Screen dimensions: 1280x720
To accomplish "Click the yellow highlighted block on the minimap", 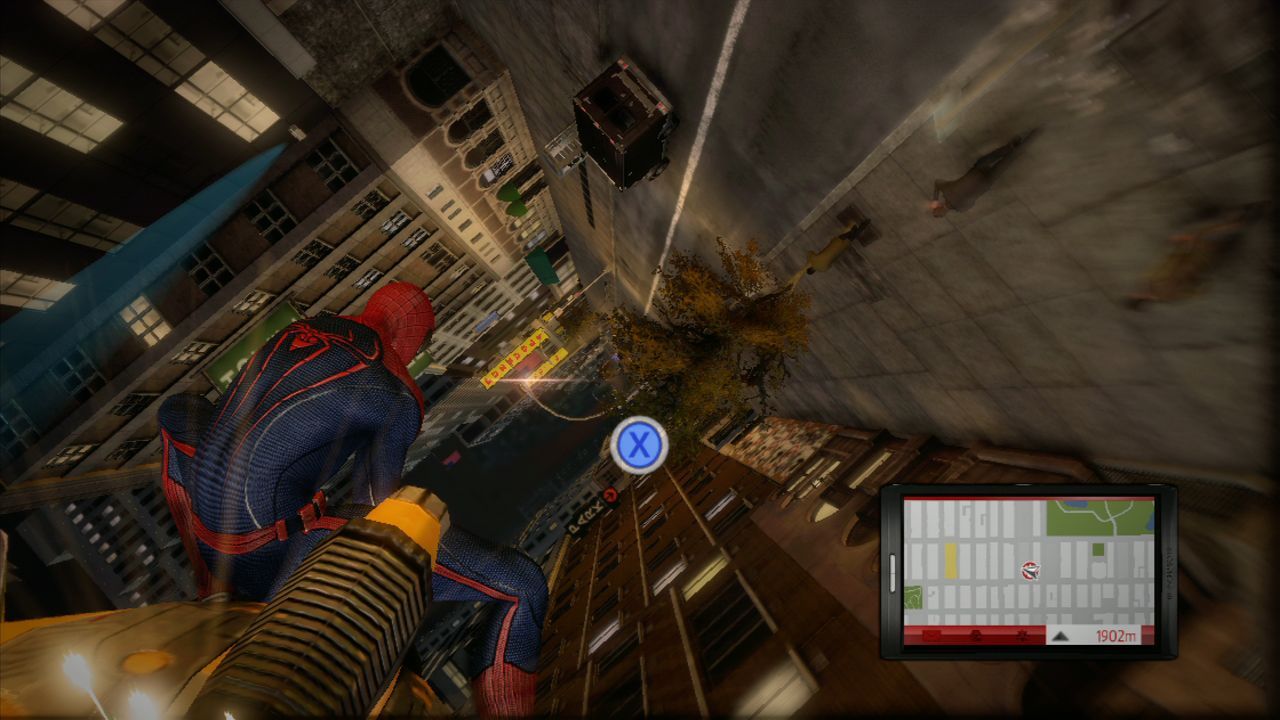I will tap(951, 561).
